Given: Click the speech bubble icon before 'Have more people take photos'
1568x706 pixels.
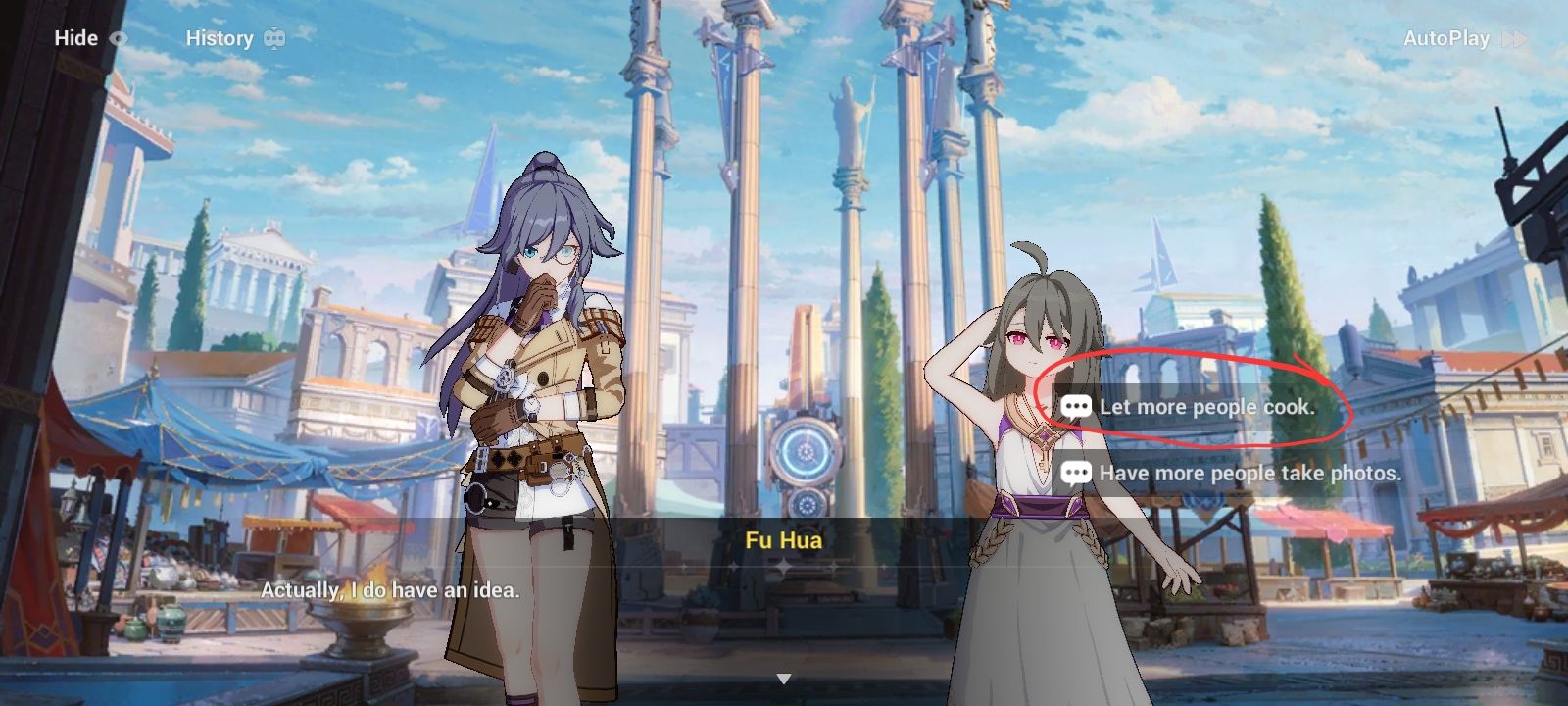Looking at the screenshot, I should coord(1074,473).
